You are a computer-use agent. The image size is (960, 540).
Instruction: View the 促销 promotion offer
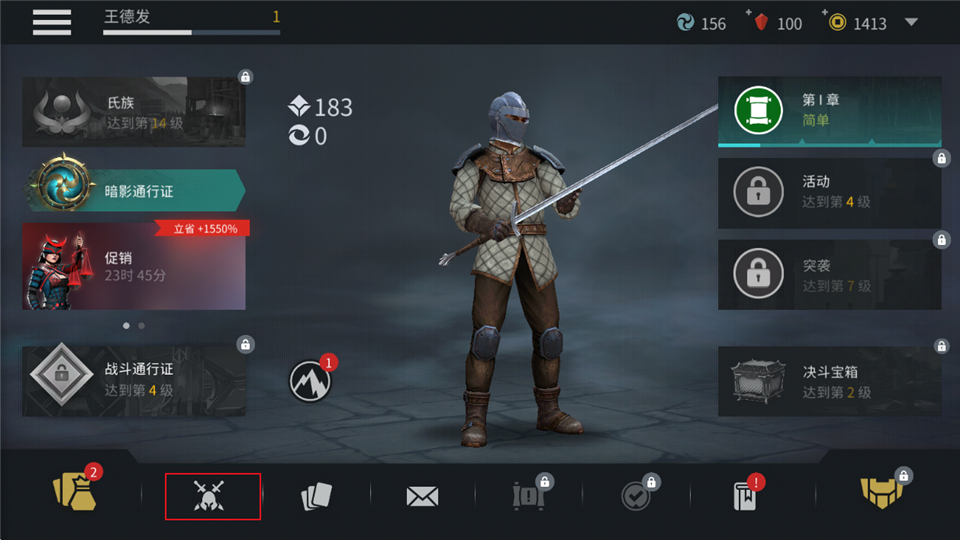[x=133, y=266]
